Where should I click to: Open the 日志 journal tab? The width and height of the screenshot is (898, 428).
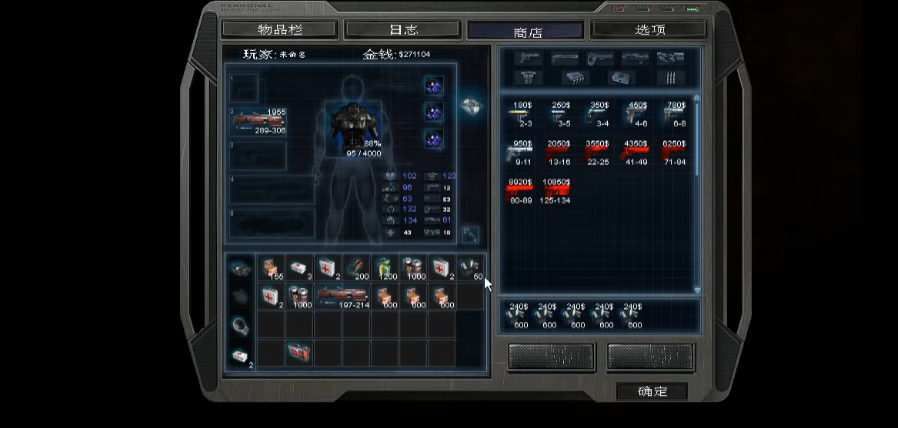402,30
